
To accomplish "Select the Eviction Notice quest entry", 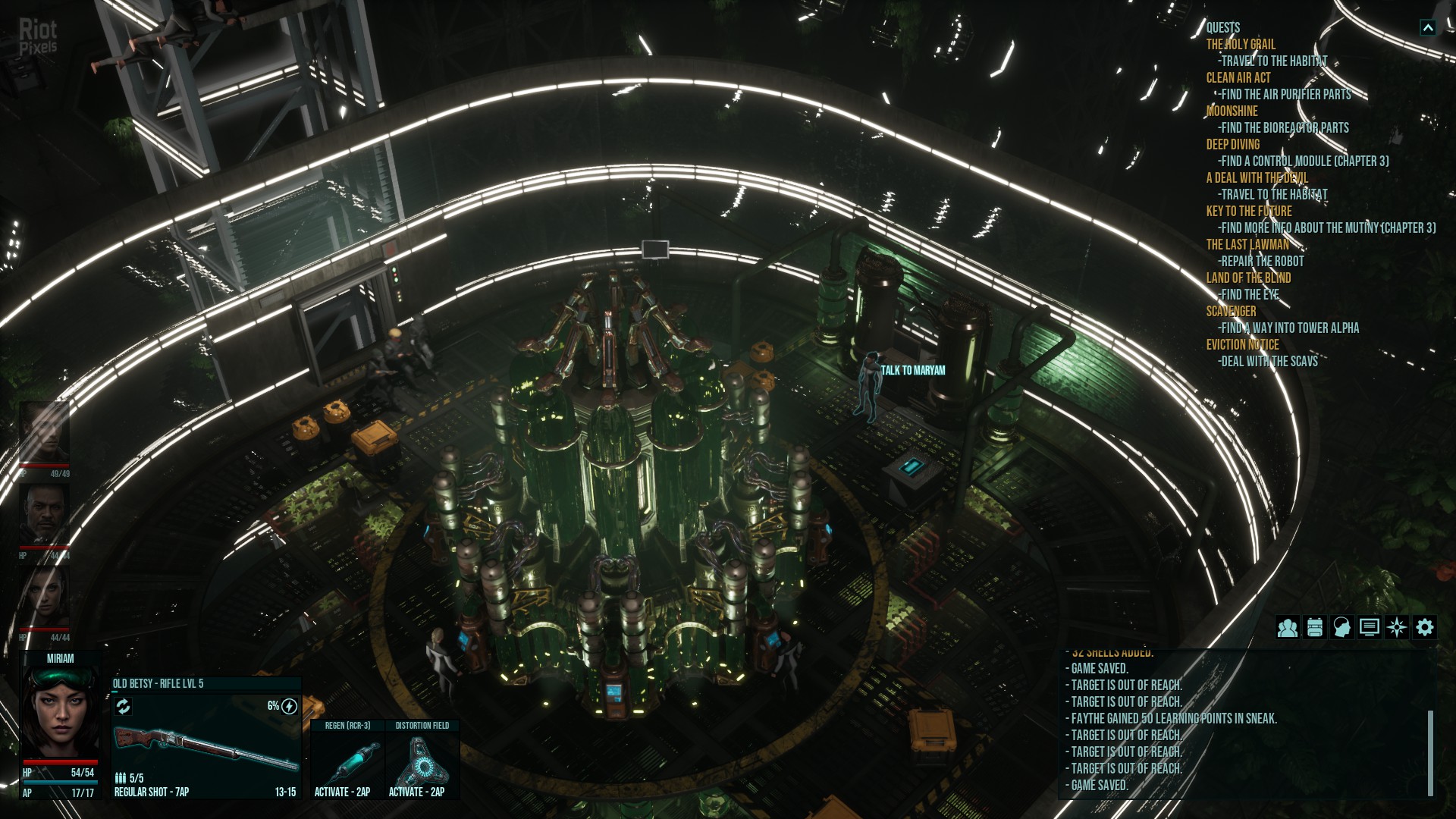I will tap(1242, 345).
